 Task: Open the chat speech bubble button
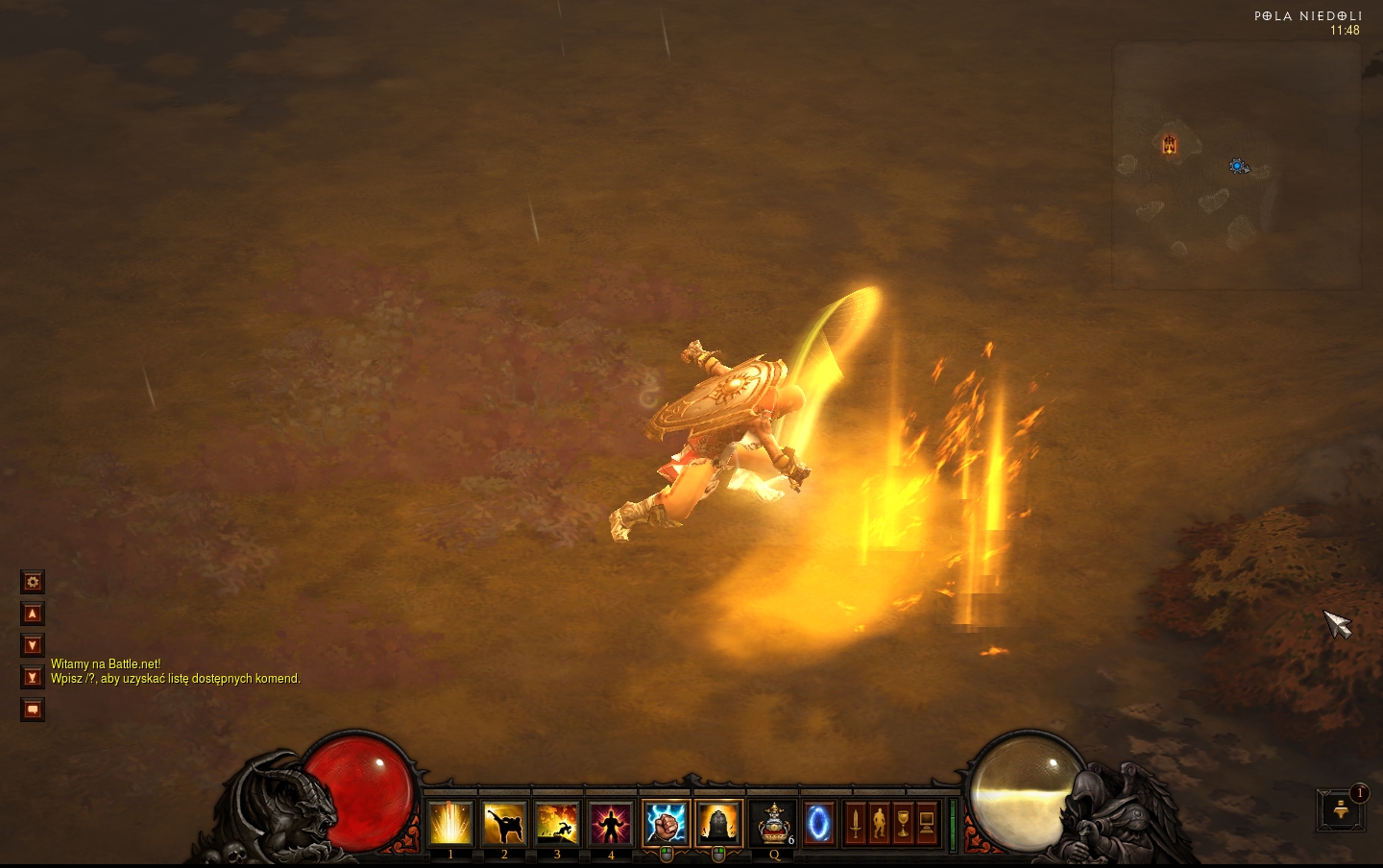point(33,710)
